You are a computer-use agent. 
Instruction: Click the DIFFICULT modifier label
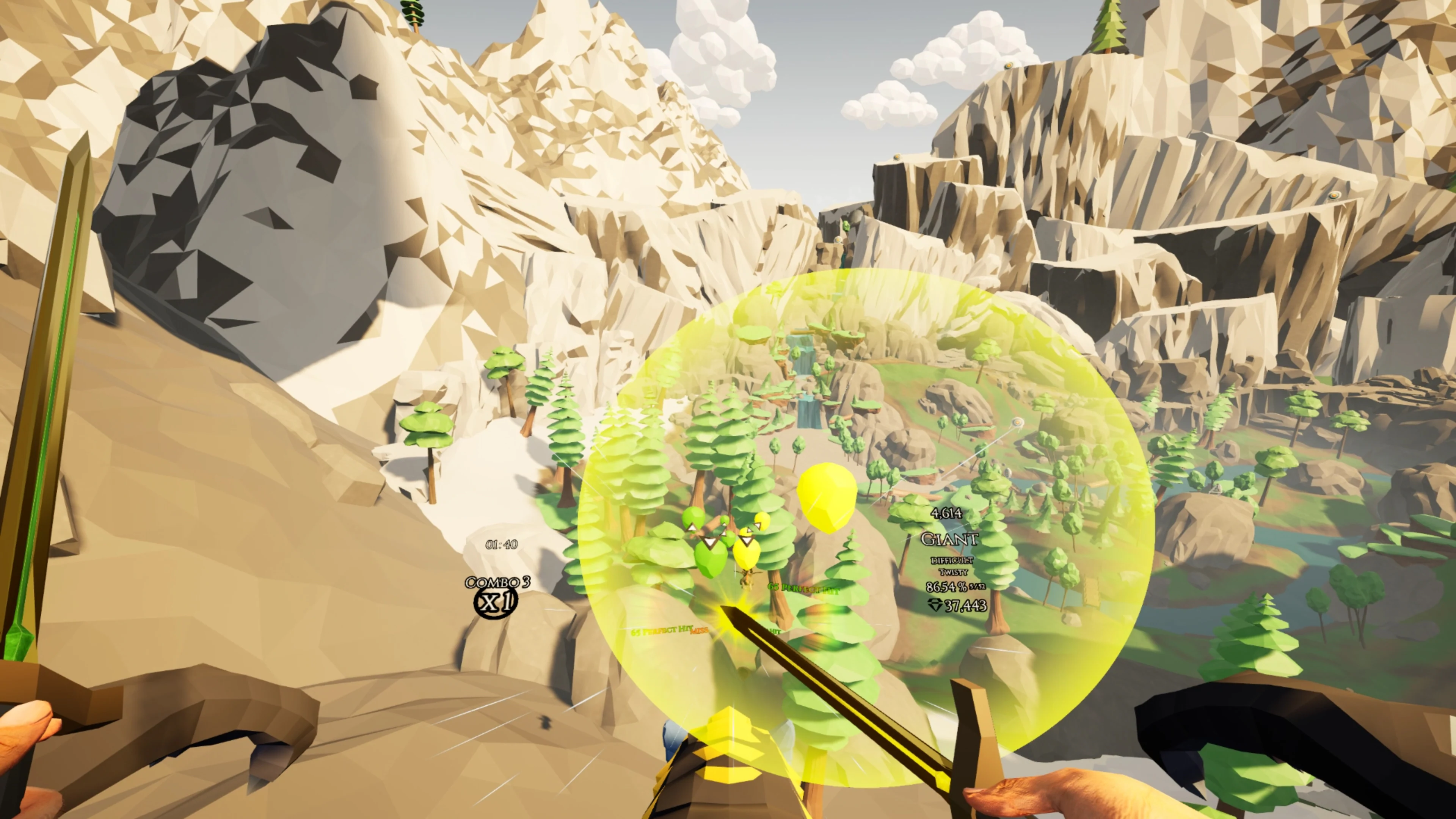953,561
